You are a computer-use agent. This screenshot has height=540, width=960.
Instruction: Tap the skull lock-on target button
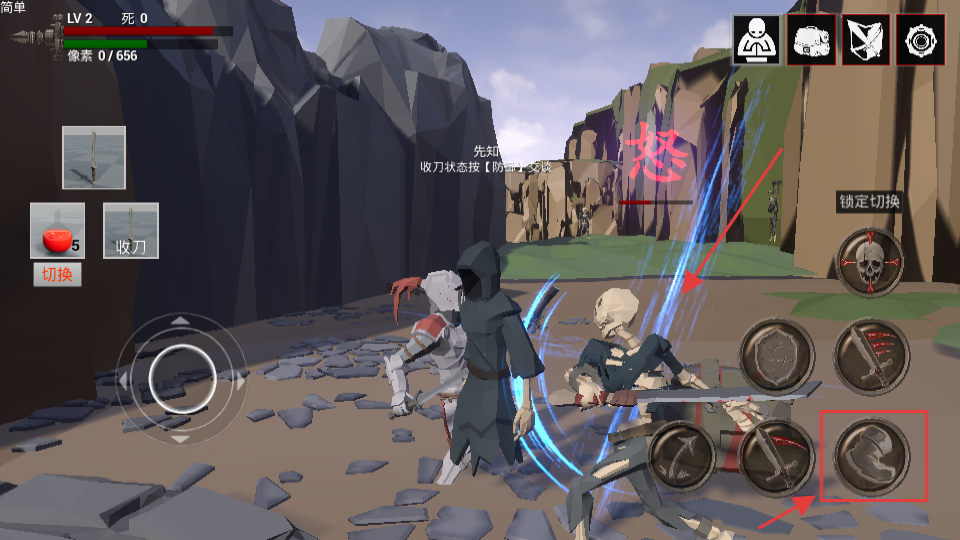(x=870, y=262)
